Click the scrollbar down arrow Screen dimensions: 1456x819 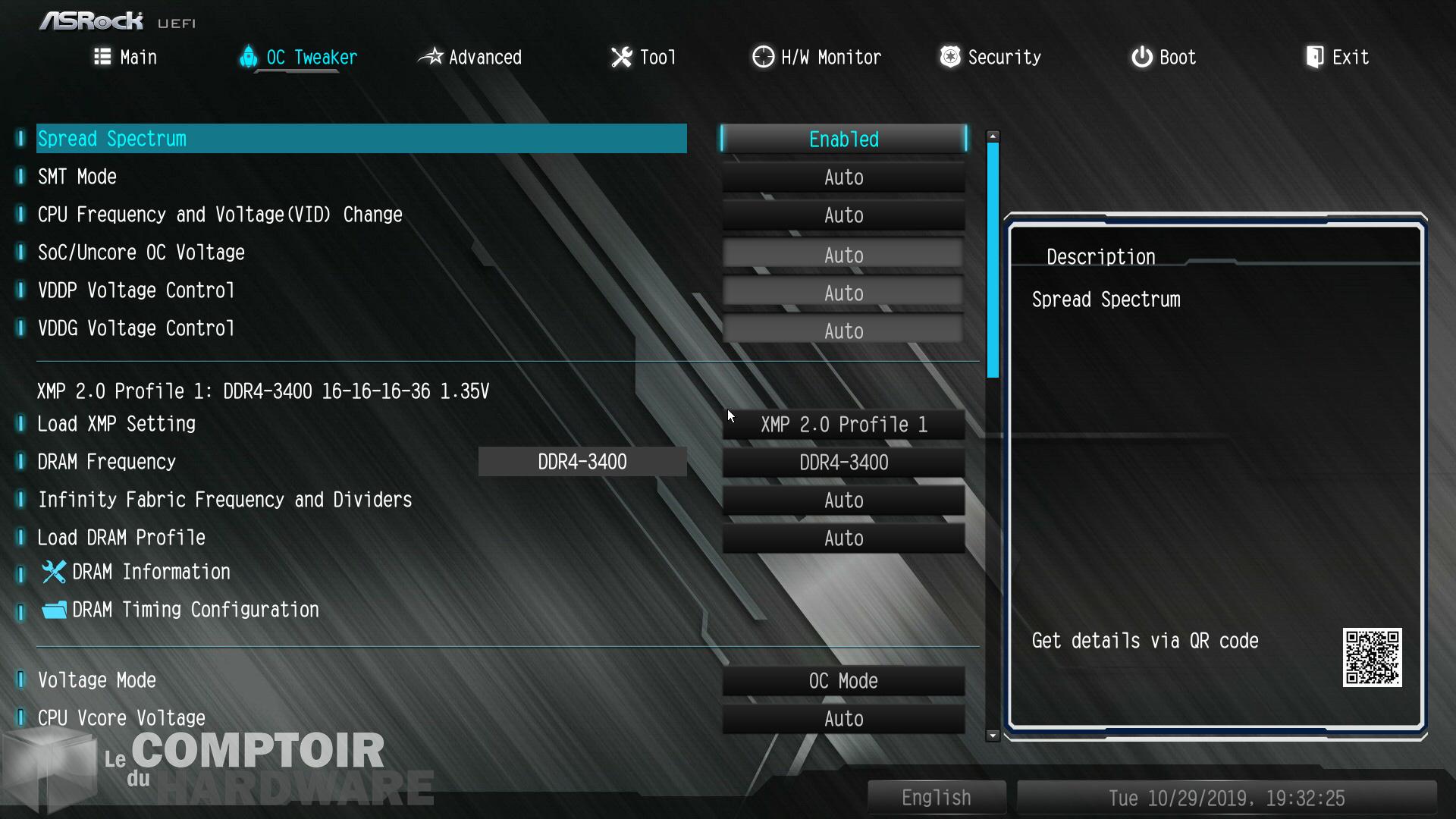pos(993,736)
